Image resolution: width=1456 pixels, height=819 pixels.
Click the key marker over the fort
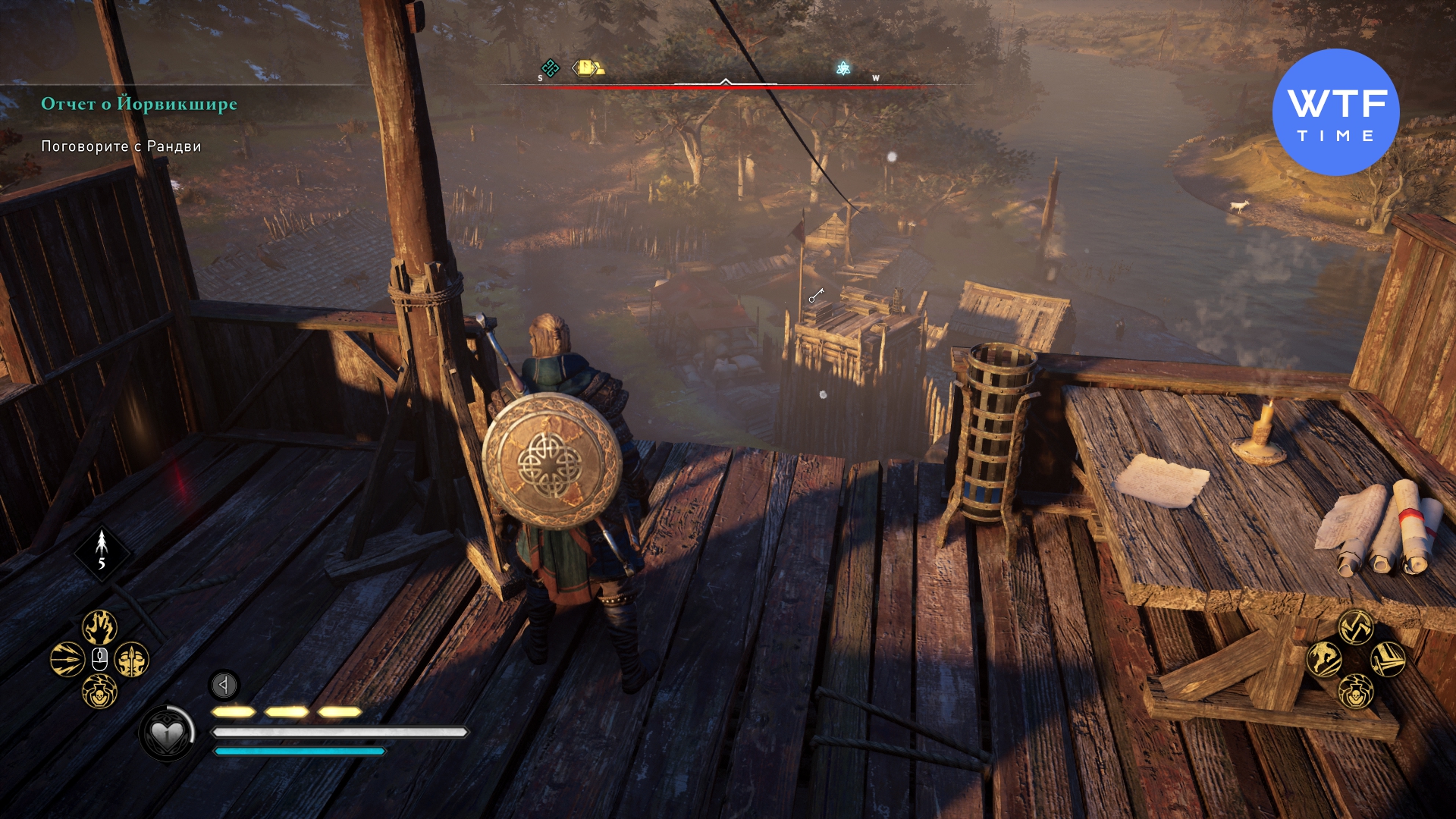816,296
